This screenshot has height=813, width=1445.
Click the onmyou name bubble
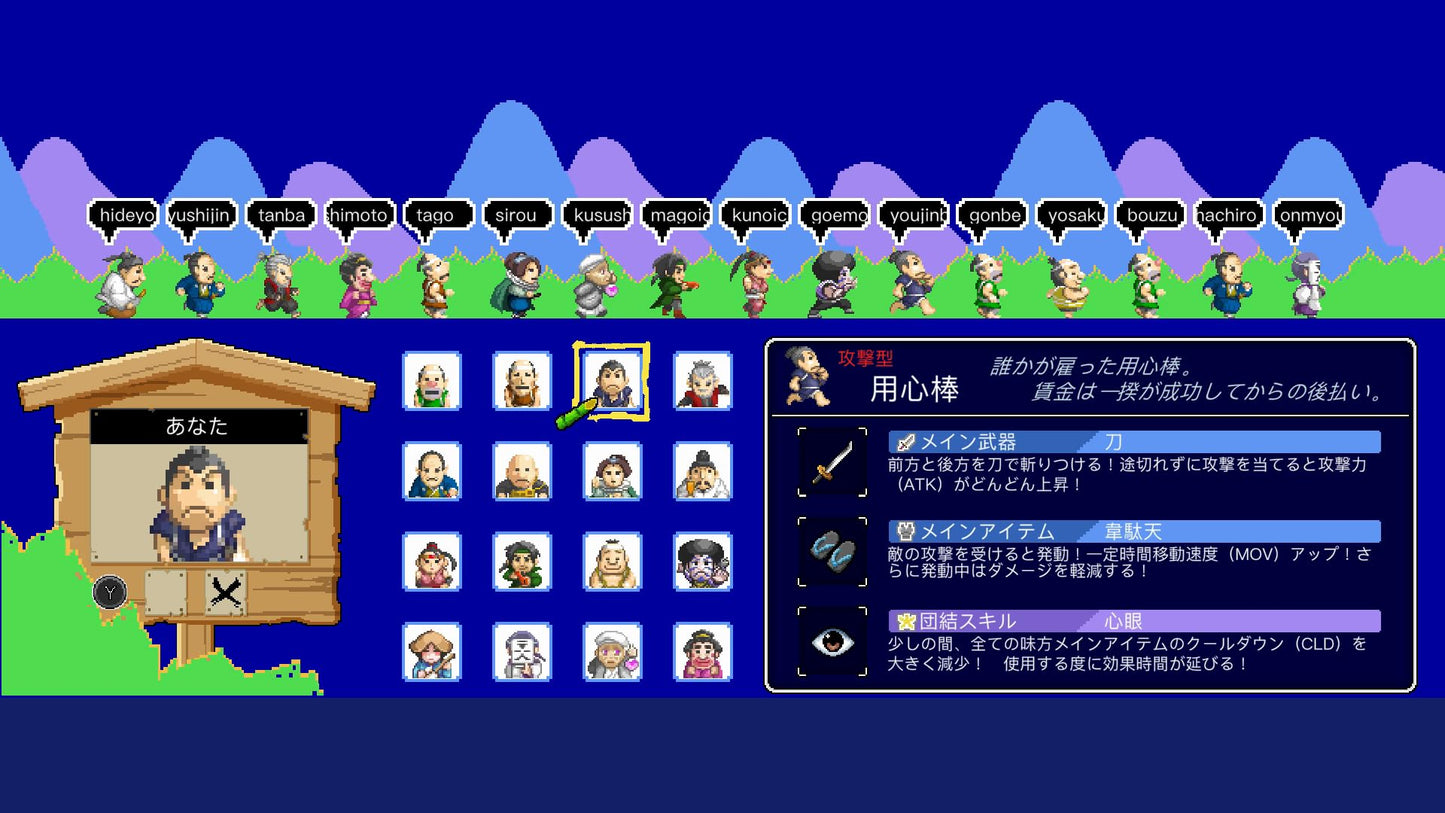pyautogui.click(x=1308, y=212)
